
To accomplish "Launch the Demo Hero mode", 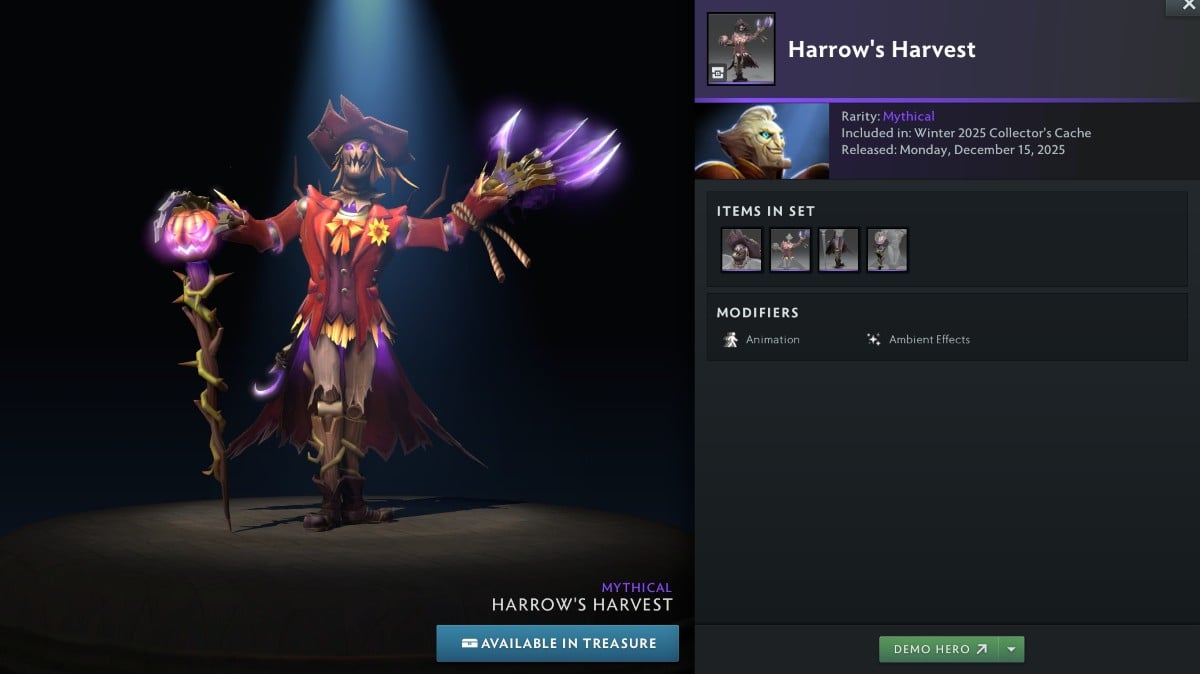I will coord(939,649).
